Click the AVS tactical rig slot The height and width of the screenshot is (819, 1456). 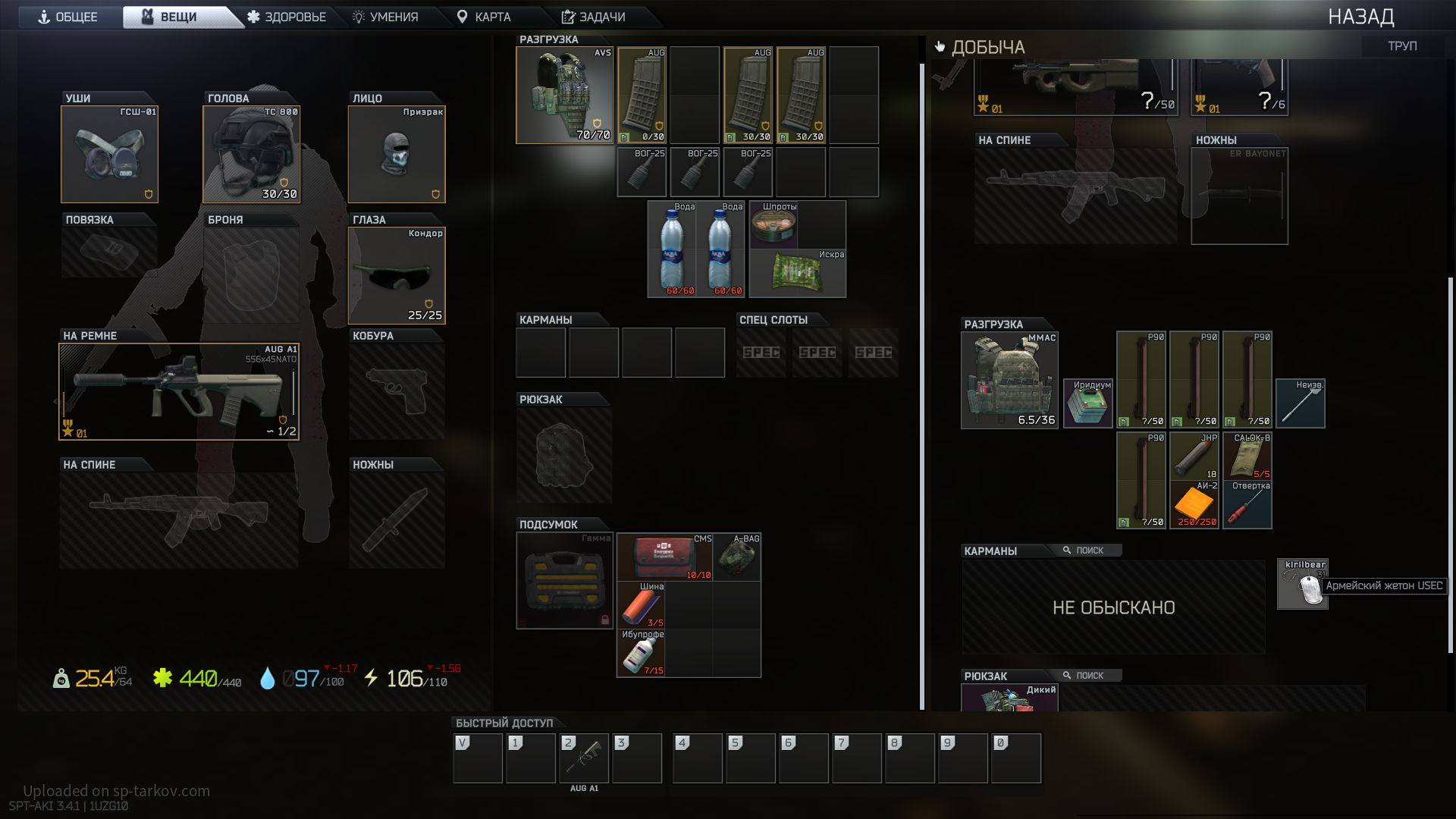[565, 96]
